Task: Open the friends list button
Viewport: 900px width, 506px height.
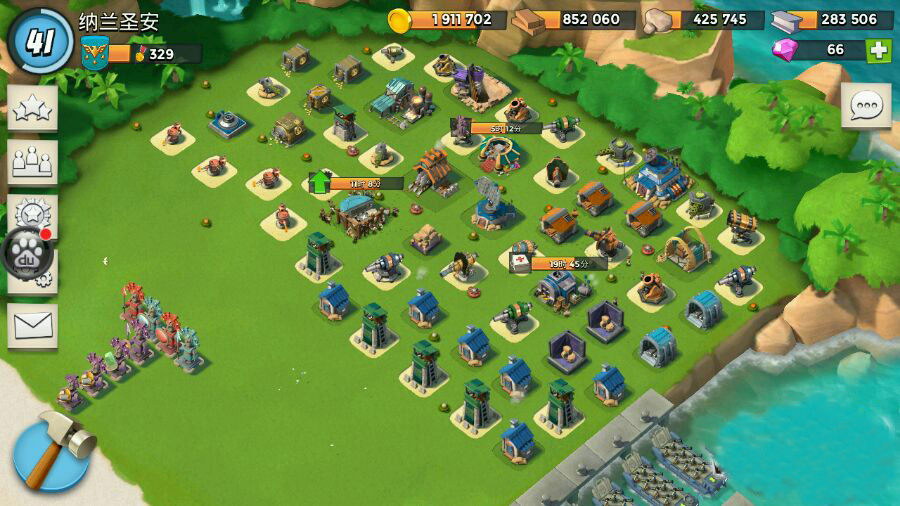Action: click(x=33, y=161)
